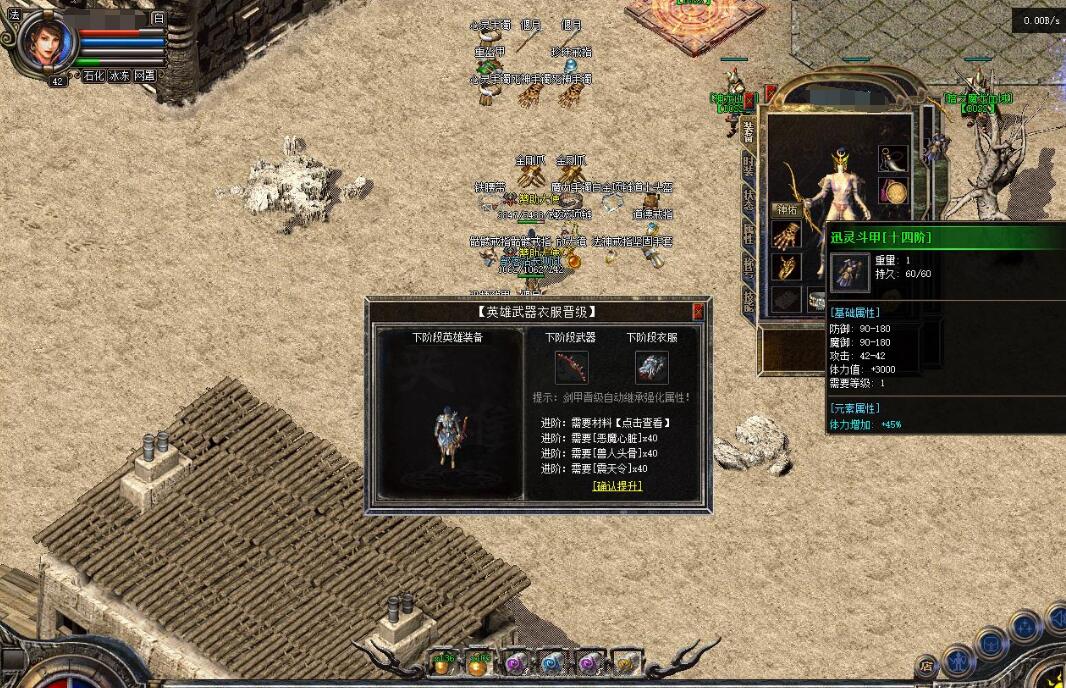Select the golden medal equipment slot
This screenshot has height=688, width=1066.
[x=892, y=191]
